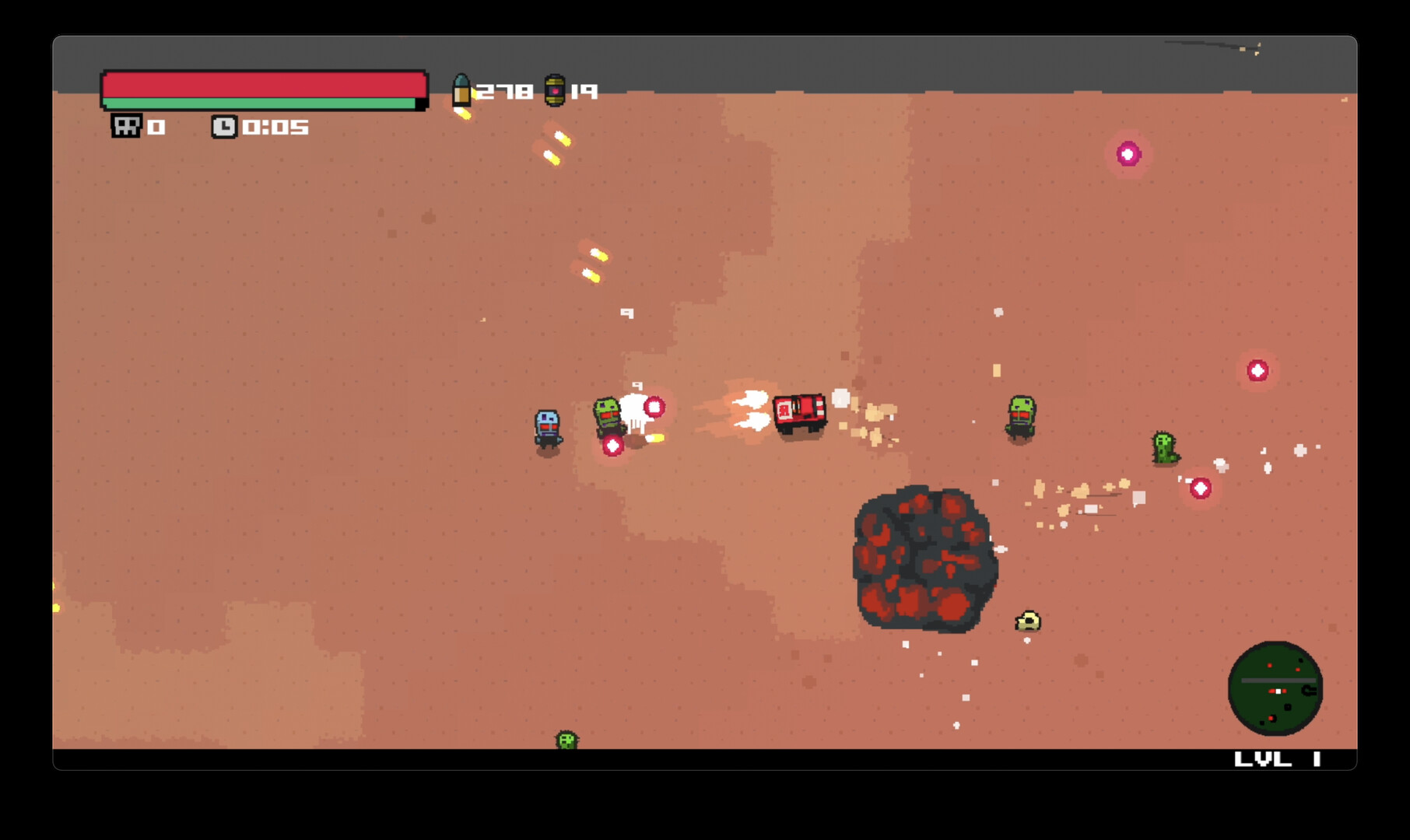This screenshot has height=840, width=1410.
Task: Click the small yellow alien near the boulder
Action: tap(1029, 622)
